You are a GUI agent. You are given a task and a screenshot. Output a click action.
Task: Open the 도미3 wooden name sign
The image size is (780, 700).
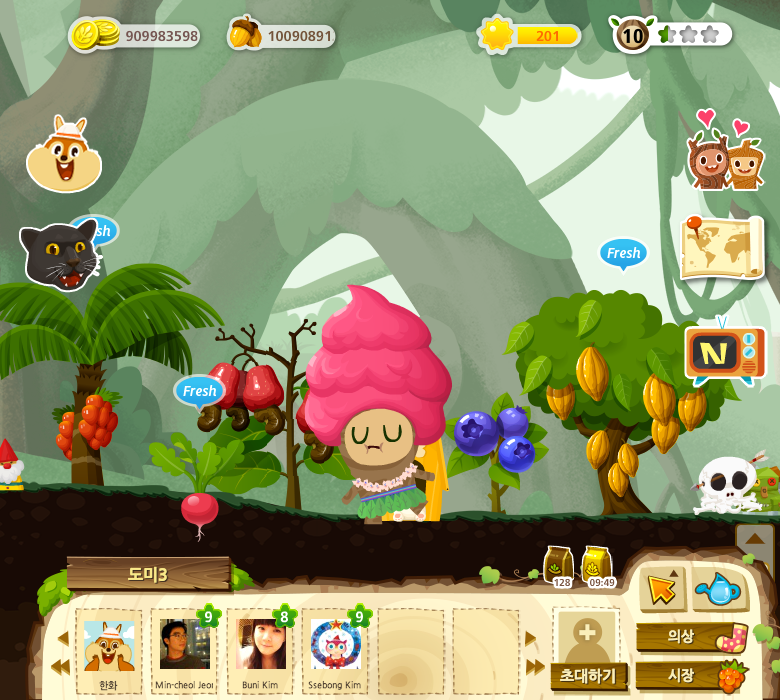pyautogui.click(x=148, y=574)
